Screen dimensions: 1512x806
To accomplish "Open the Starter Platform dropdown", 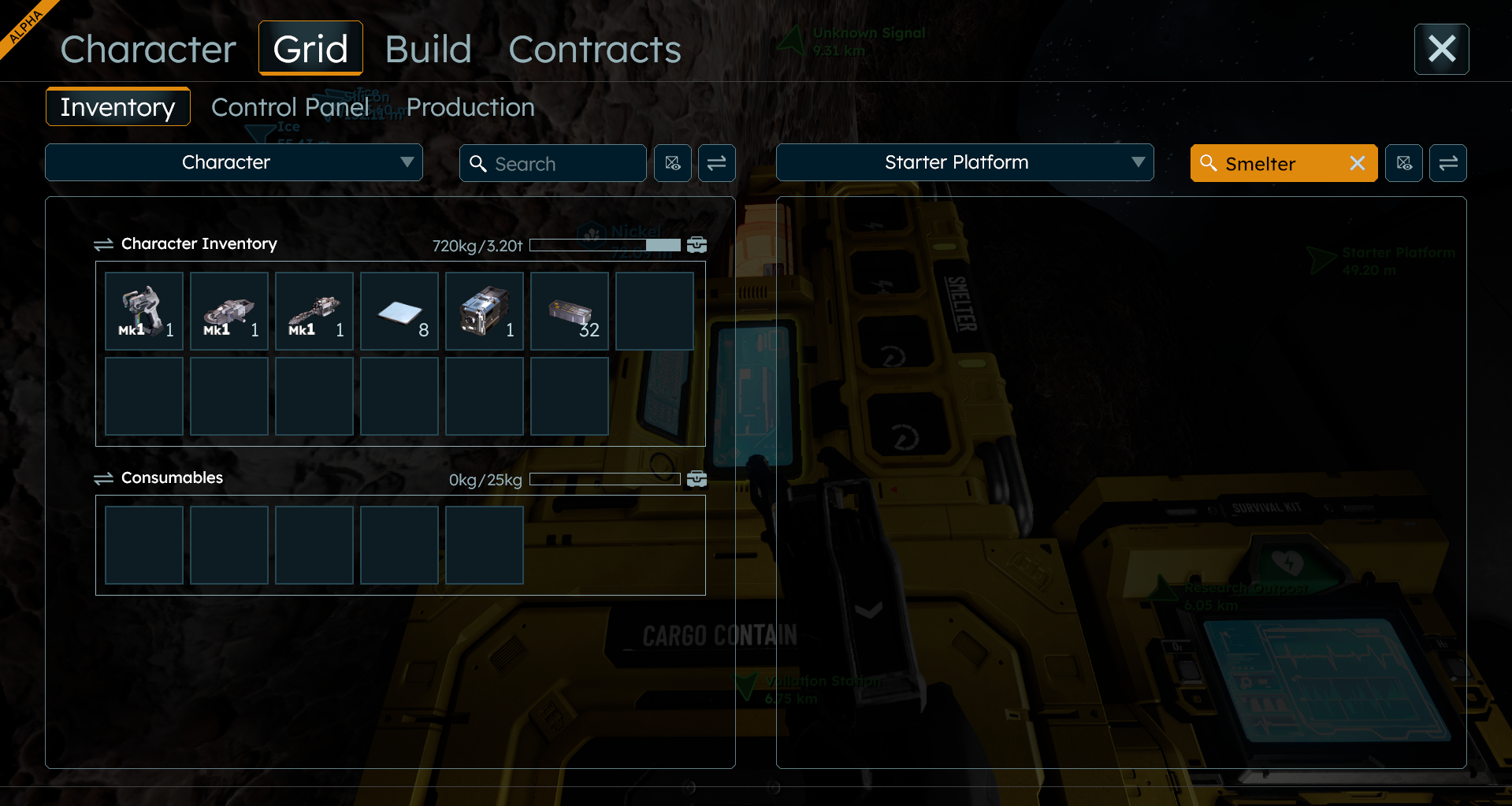I will pos(964,162).
